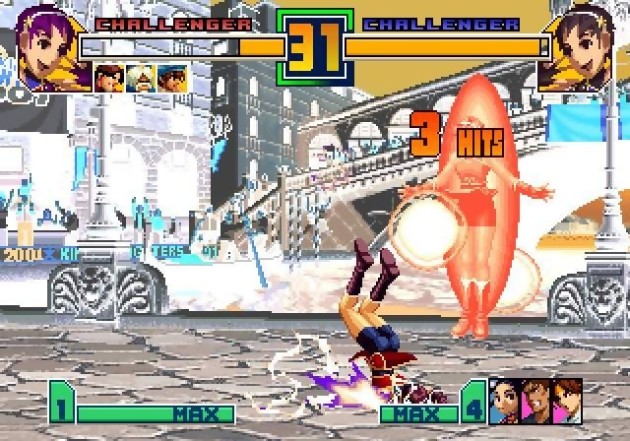This screenshot has width=630, height=441.
Task: Select player two's purple-haired fighter portrait
Action: pyautogui.click(x=580, y=44)
